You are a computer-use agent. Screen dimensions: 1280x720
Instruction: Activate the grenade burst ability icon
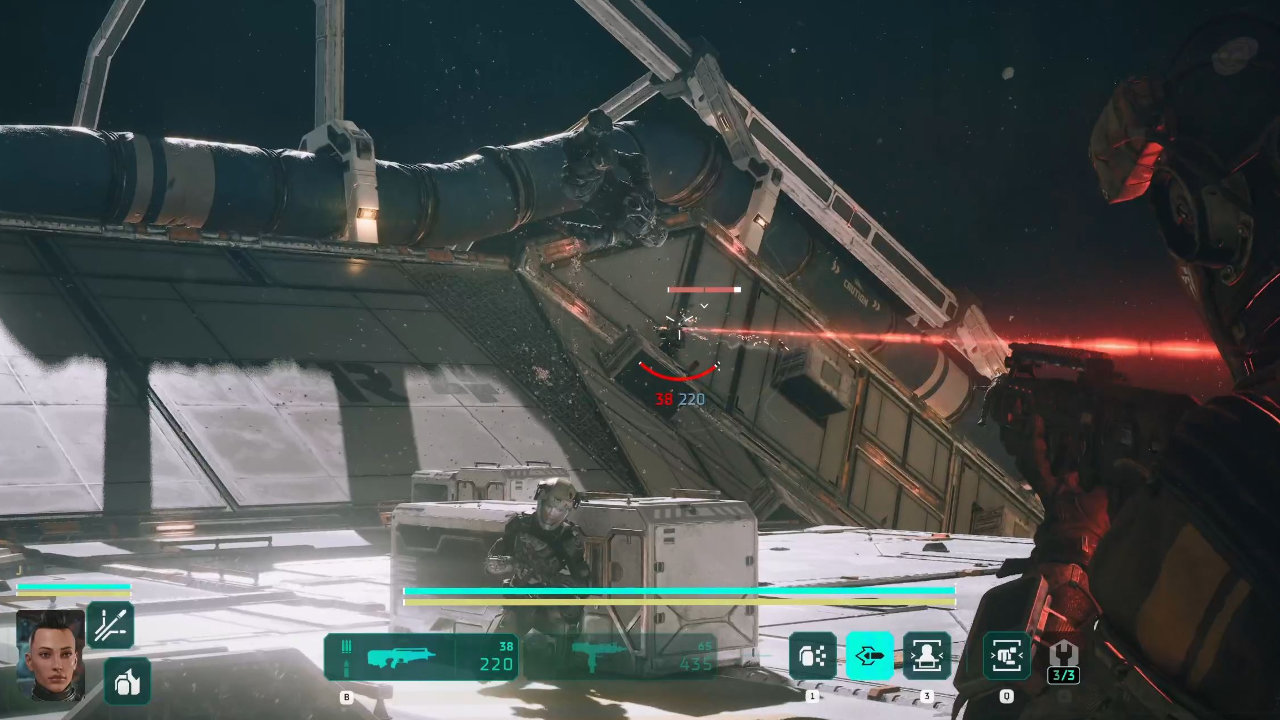812,656
